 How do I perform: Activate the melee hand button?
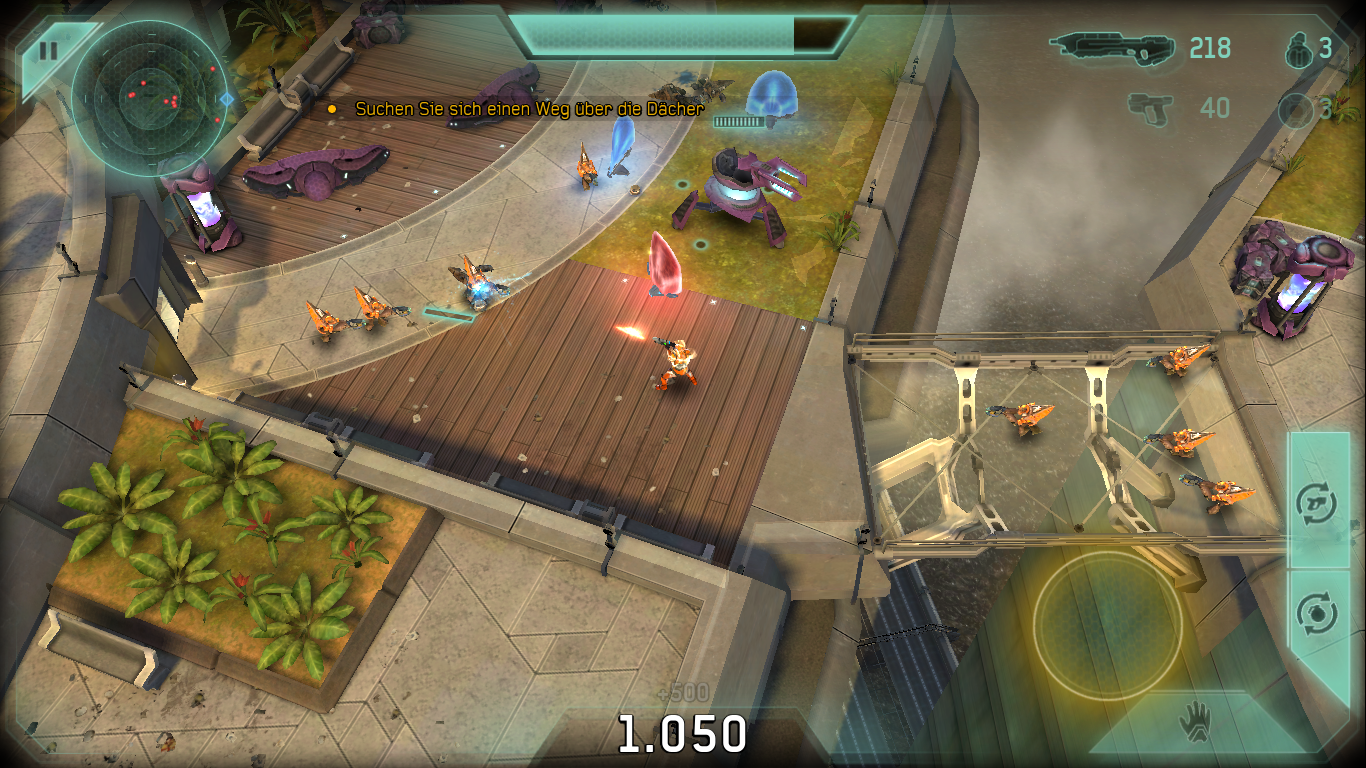pyautogui.click(x=1193, y=722)
